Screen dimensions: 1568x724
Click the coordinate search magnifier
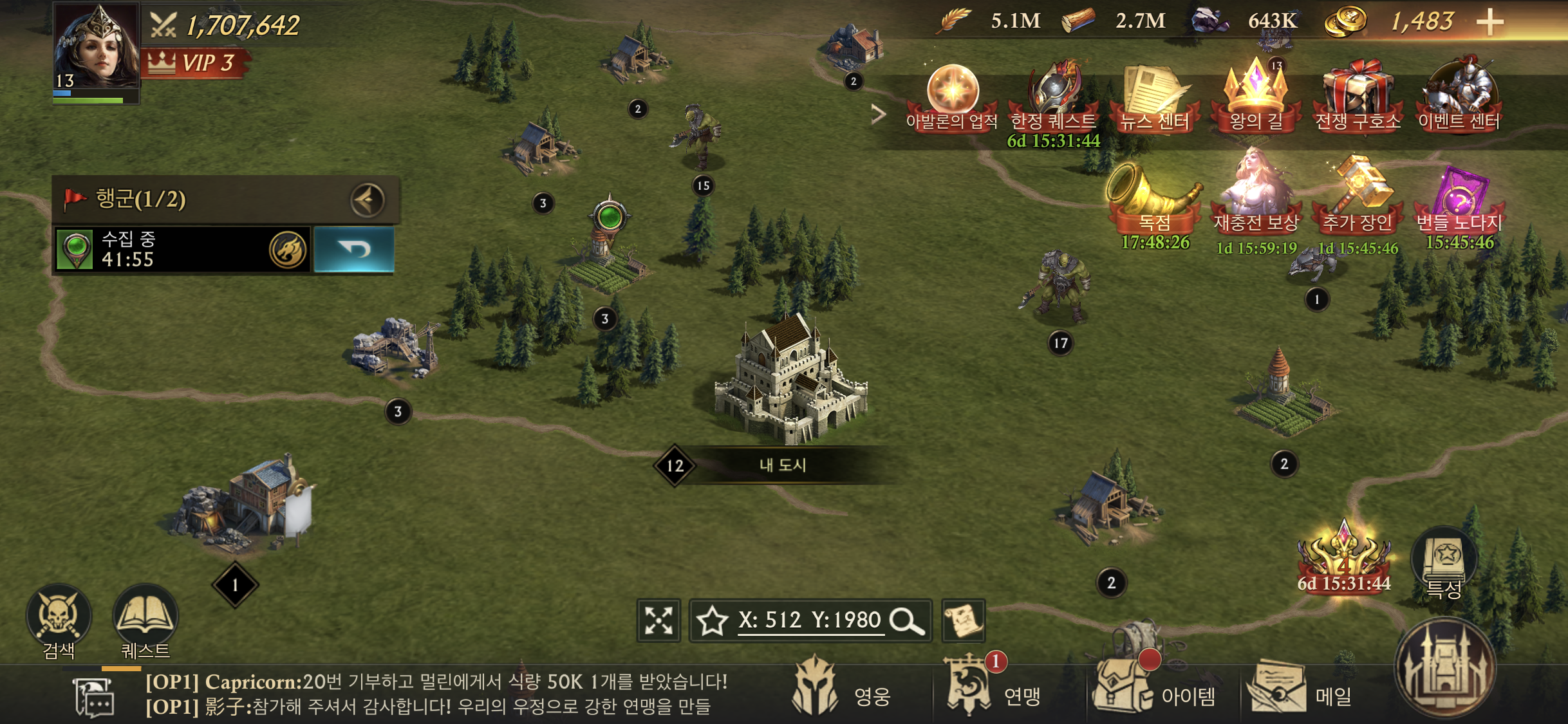906,620
